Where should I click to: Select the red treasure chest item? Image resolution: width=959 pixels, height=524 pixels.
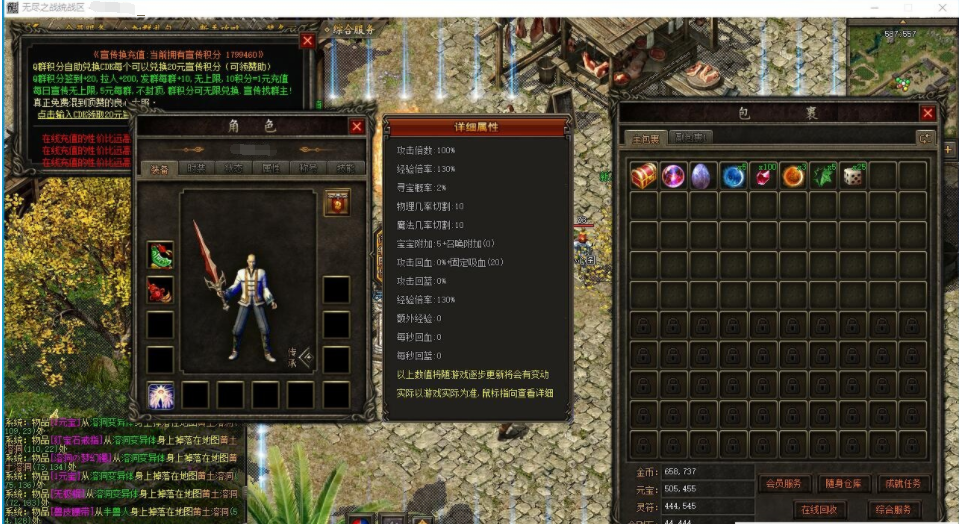(x=643, y=176)
